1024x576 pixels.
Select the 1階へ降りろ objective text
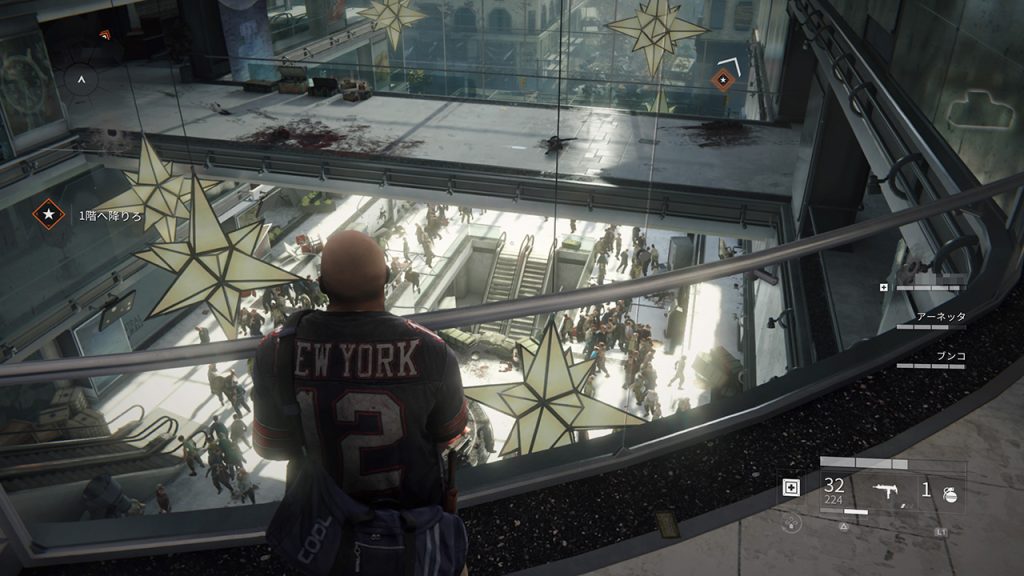coord(110,215)
